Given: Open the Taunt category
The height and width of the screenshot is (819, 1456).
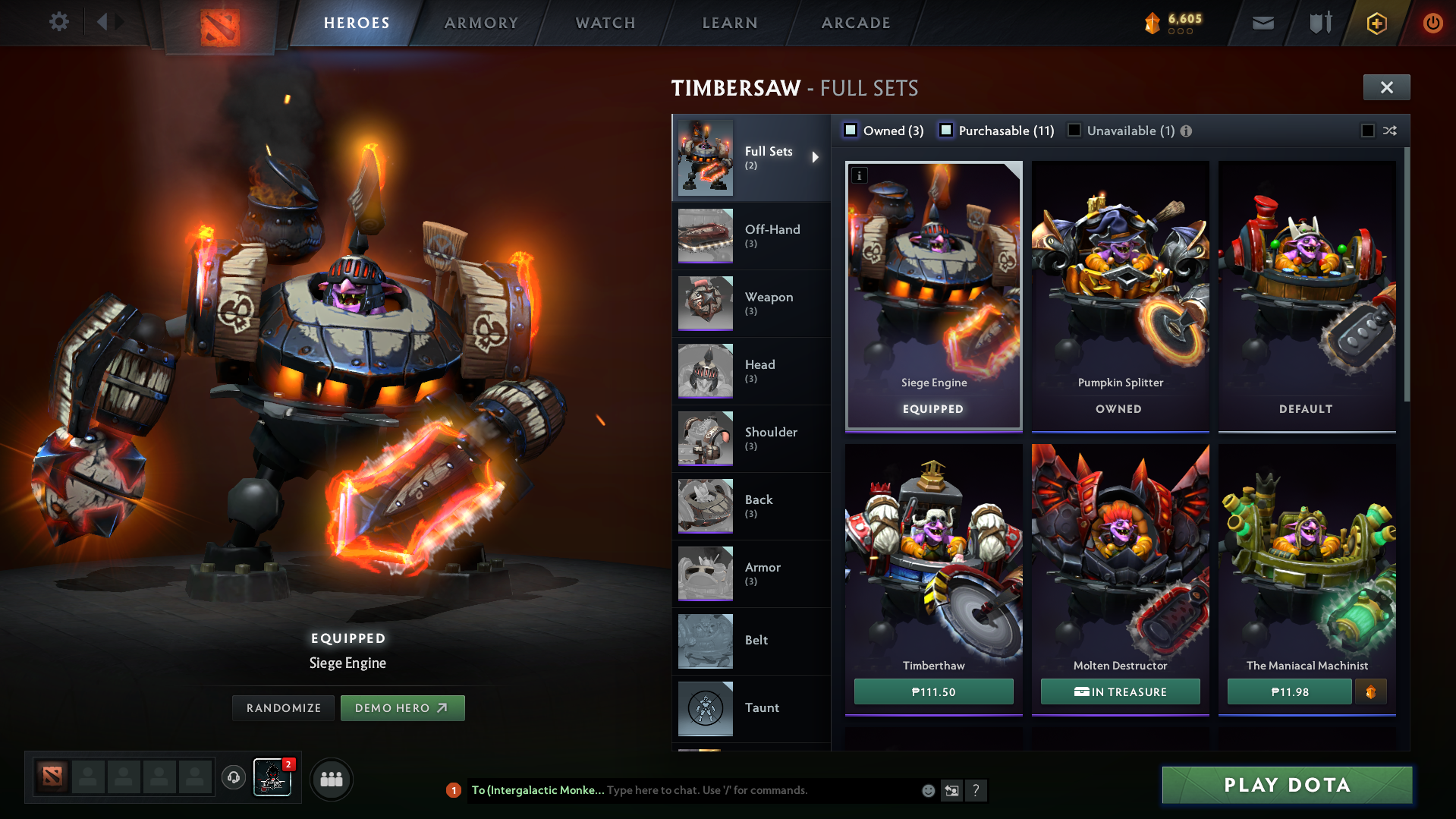Looking at the screenshot, I should 750,708.
